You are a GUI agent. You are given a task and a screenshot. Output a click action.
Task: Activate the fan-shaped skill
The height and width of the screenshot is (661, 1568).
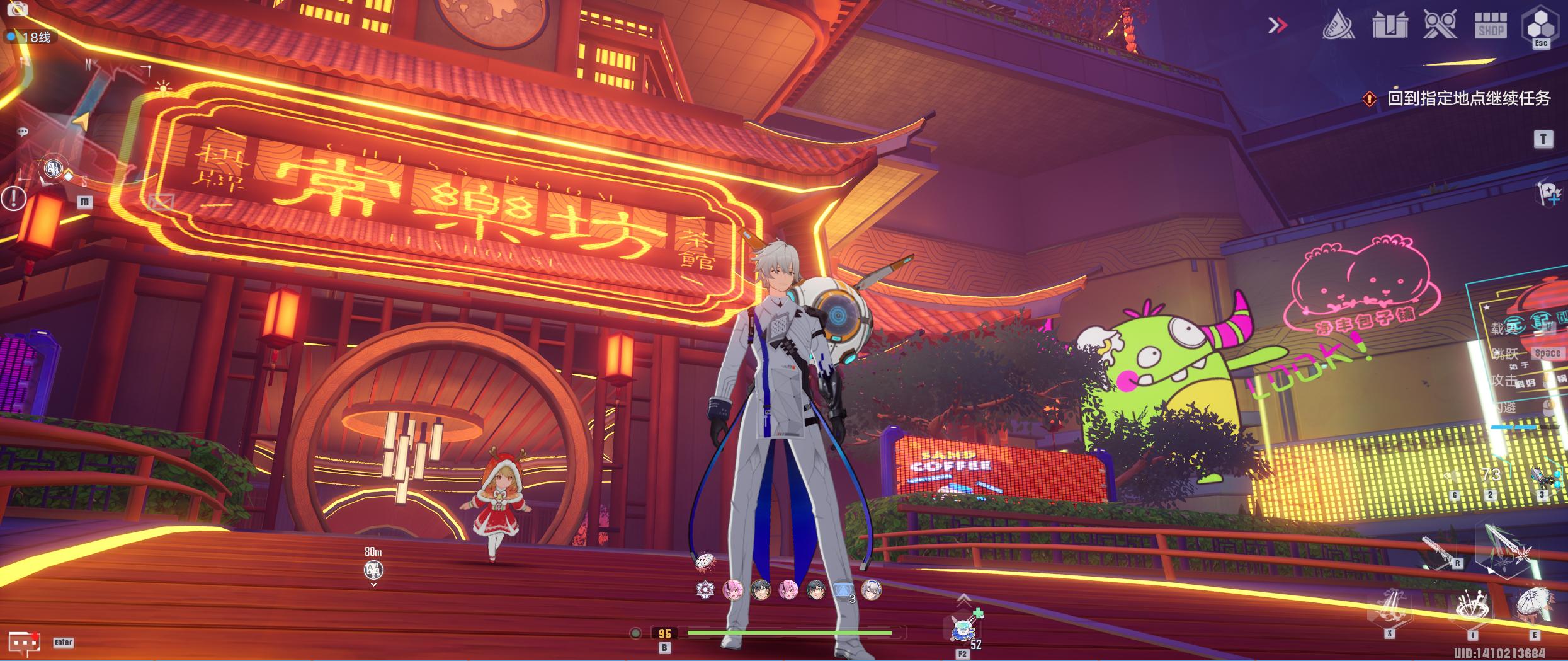tap(1533, 606)
